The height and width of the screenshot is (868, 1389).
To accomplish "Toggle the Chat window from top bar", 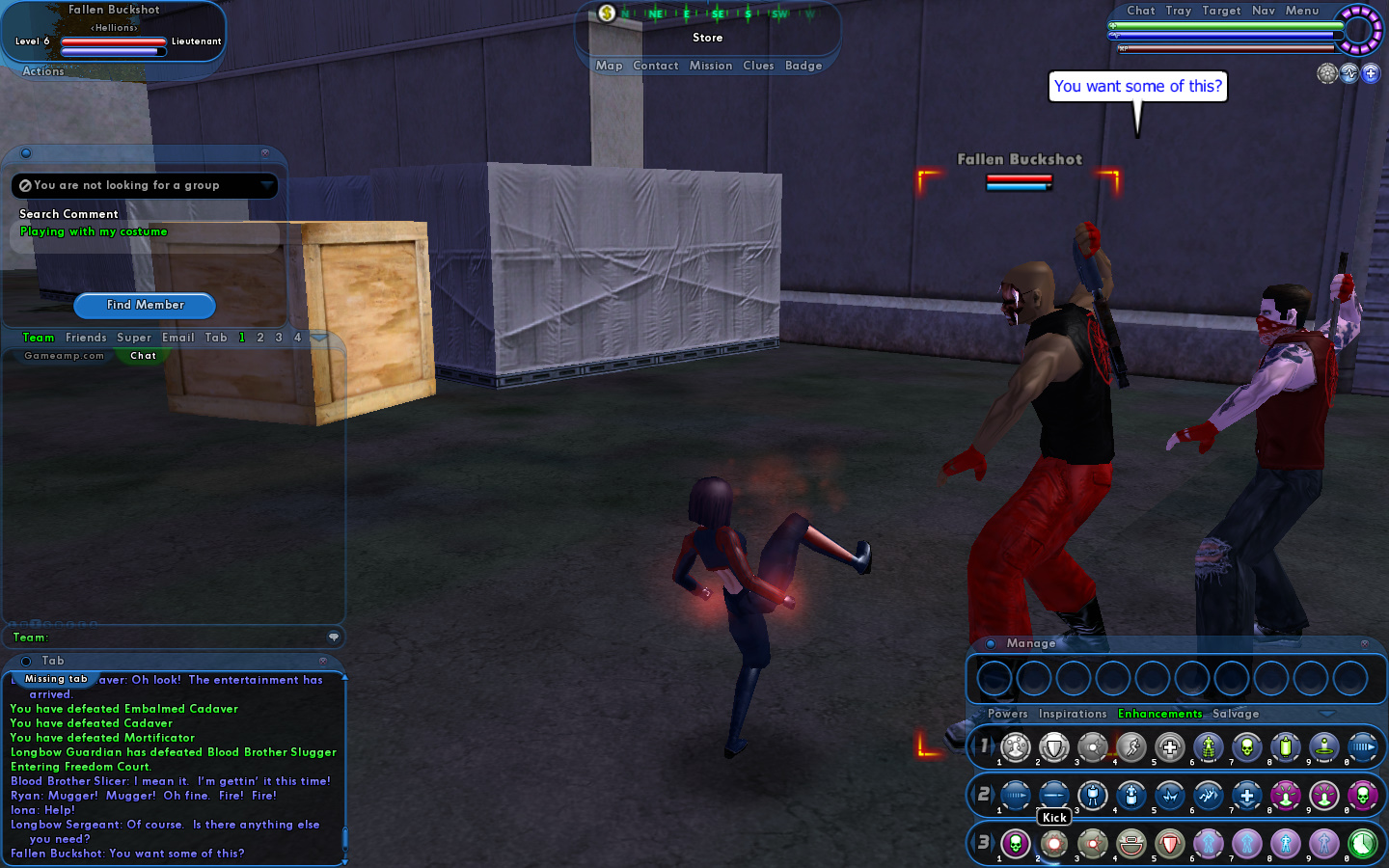I will (x=1140, y=11).
